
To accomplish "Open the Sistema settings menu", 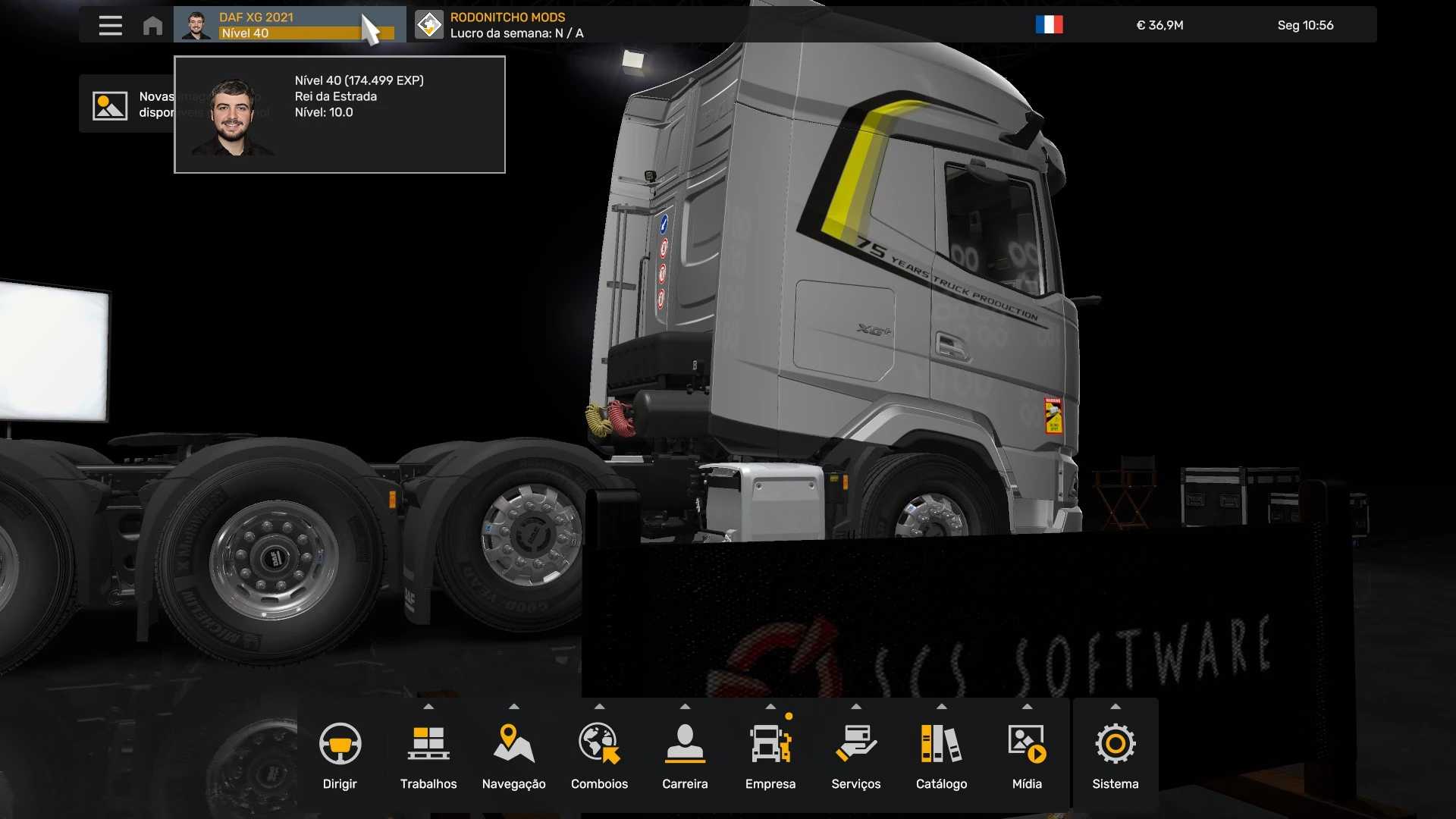I will pyautogui.click(x=1115, y=755).
